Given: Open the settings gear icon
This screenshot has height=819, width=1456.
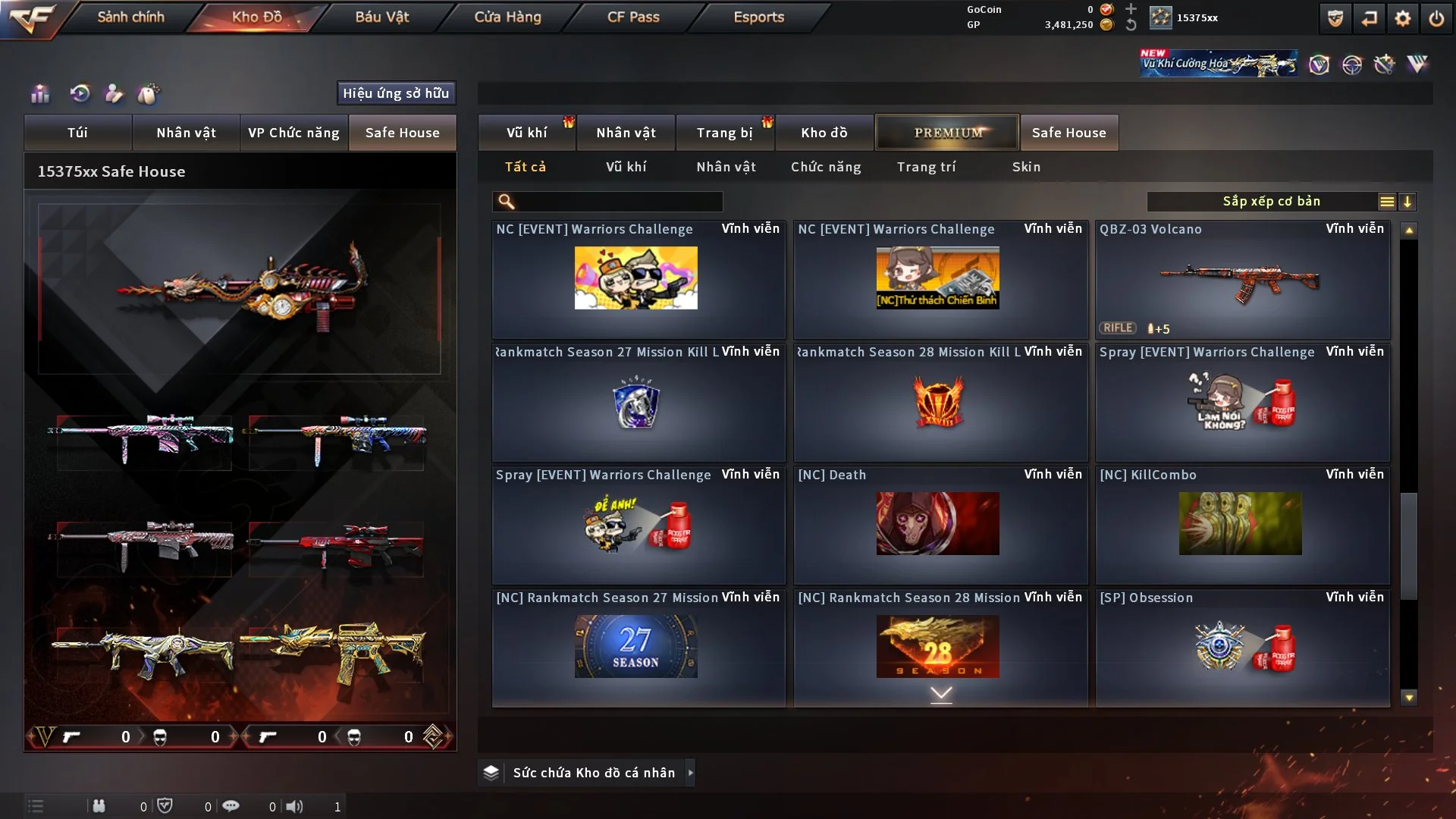Looking at the screenshot, I should (x=1402, y=18).
